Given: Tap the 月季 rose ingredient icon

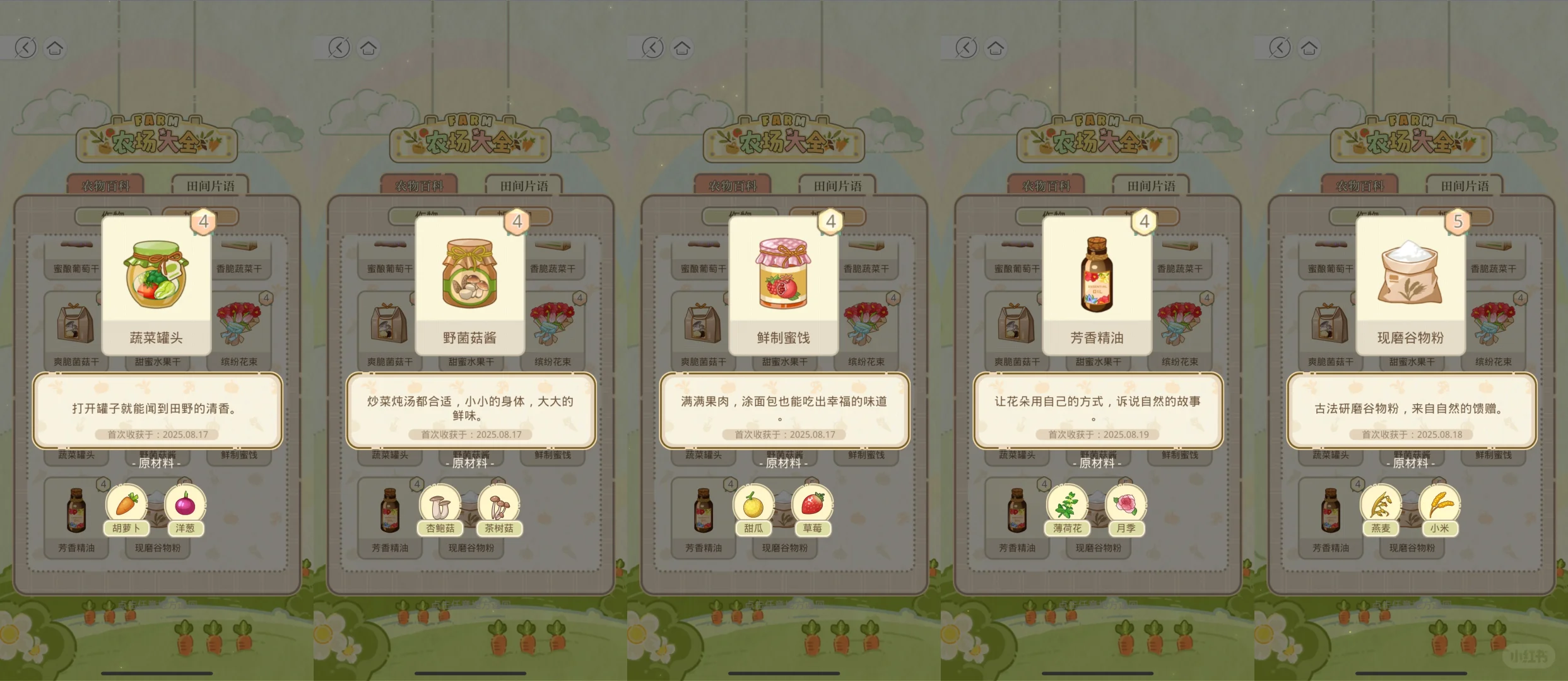Looking at the screenshot, I should [x=1126, y=503].
